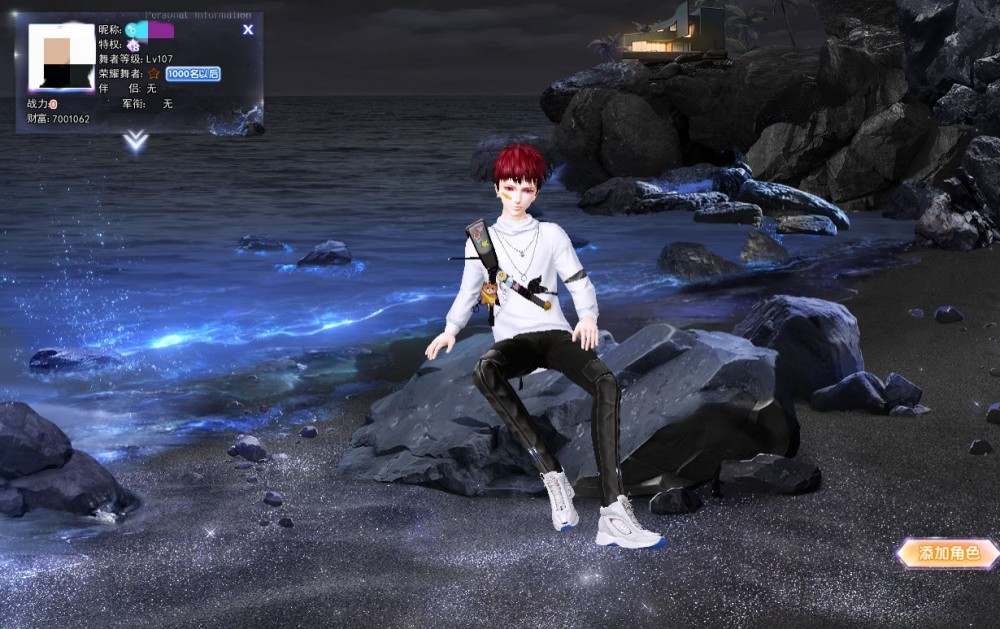Image resolution: width=1000 pixels, height=629 pixels.
Task: Close the Personal Information panel
Action: click(248, 30)
